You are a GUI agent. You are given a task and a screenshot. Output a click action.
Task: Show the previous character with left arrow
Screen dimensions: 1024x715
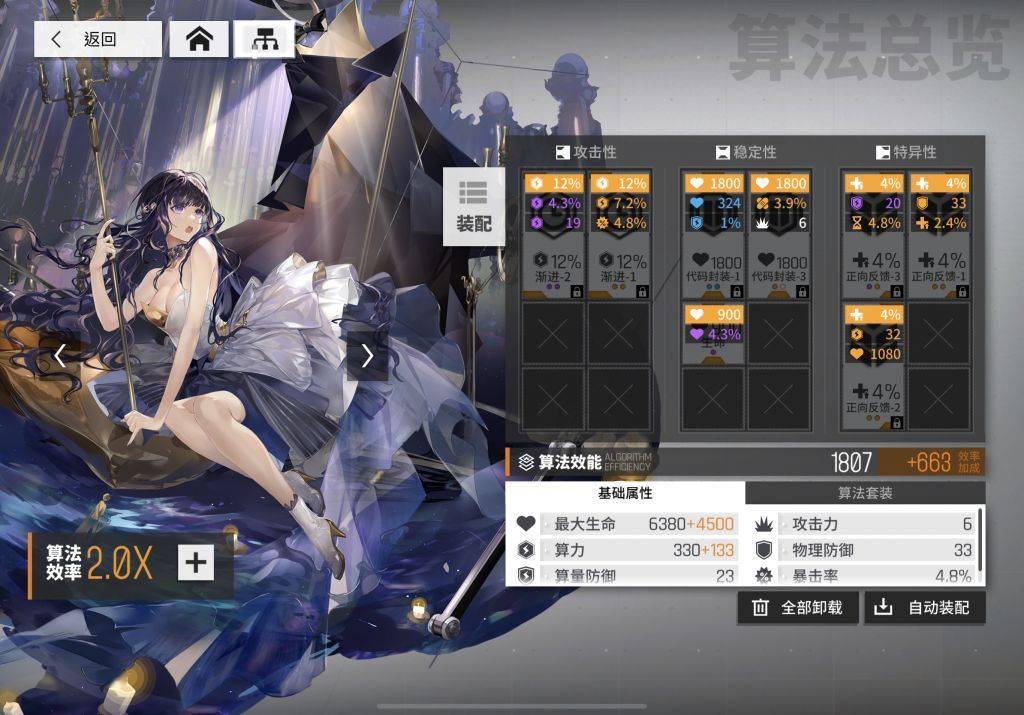coord(61,355)
